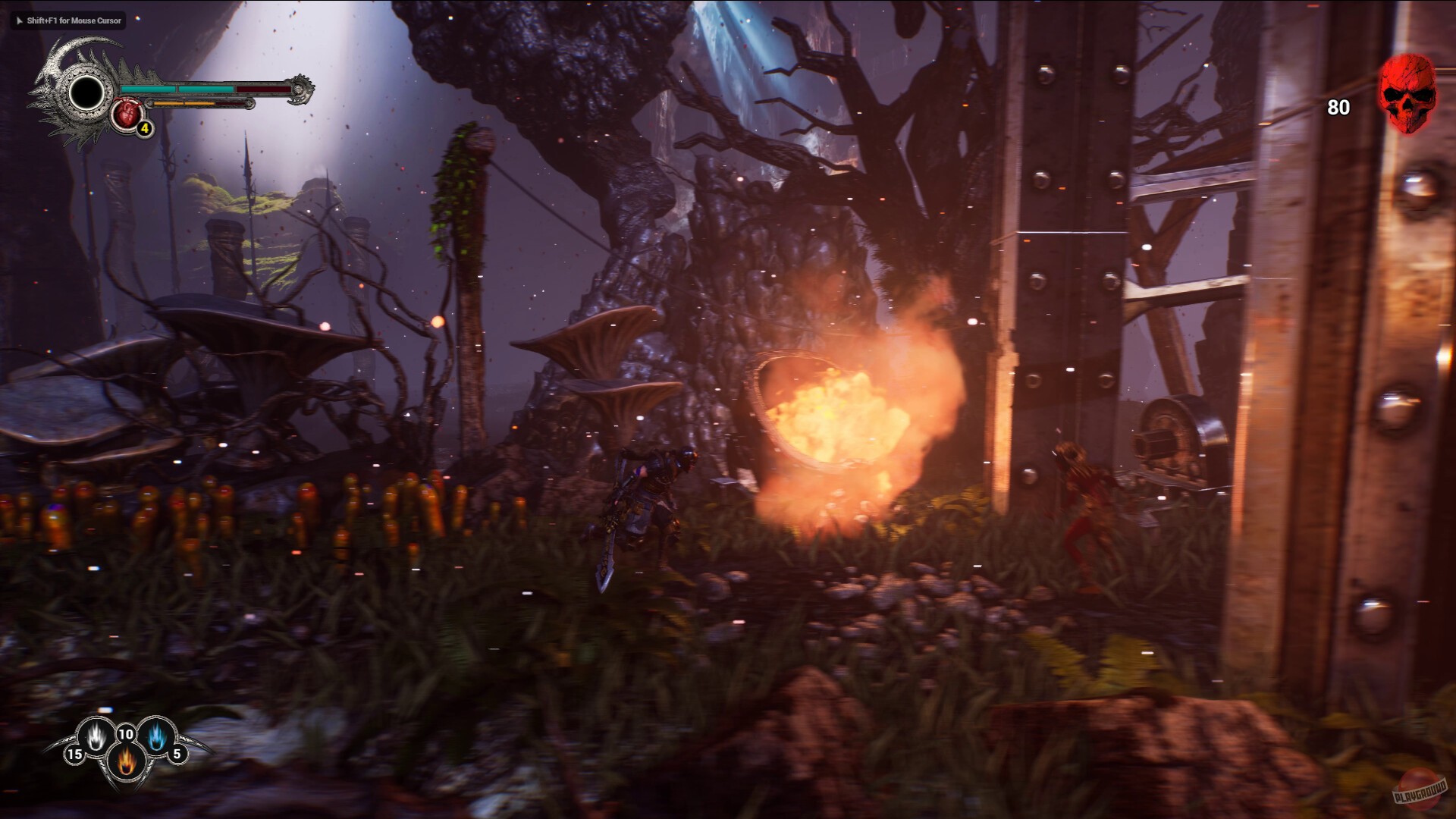The width and height of the screenshot is (1456, 819).
Task: Click the yellow 4 heart-count badge
Action: pos(144,130)
